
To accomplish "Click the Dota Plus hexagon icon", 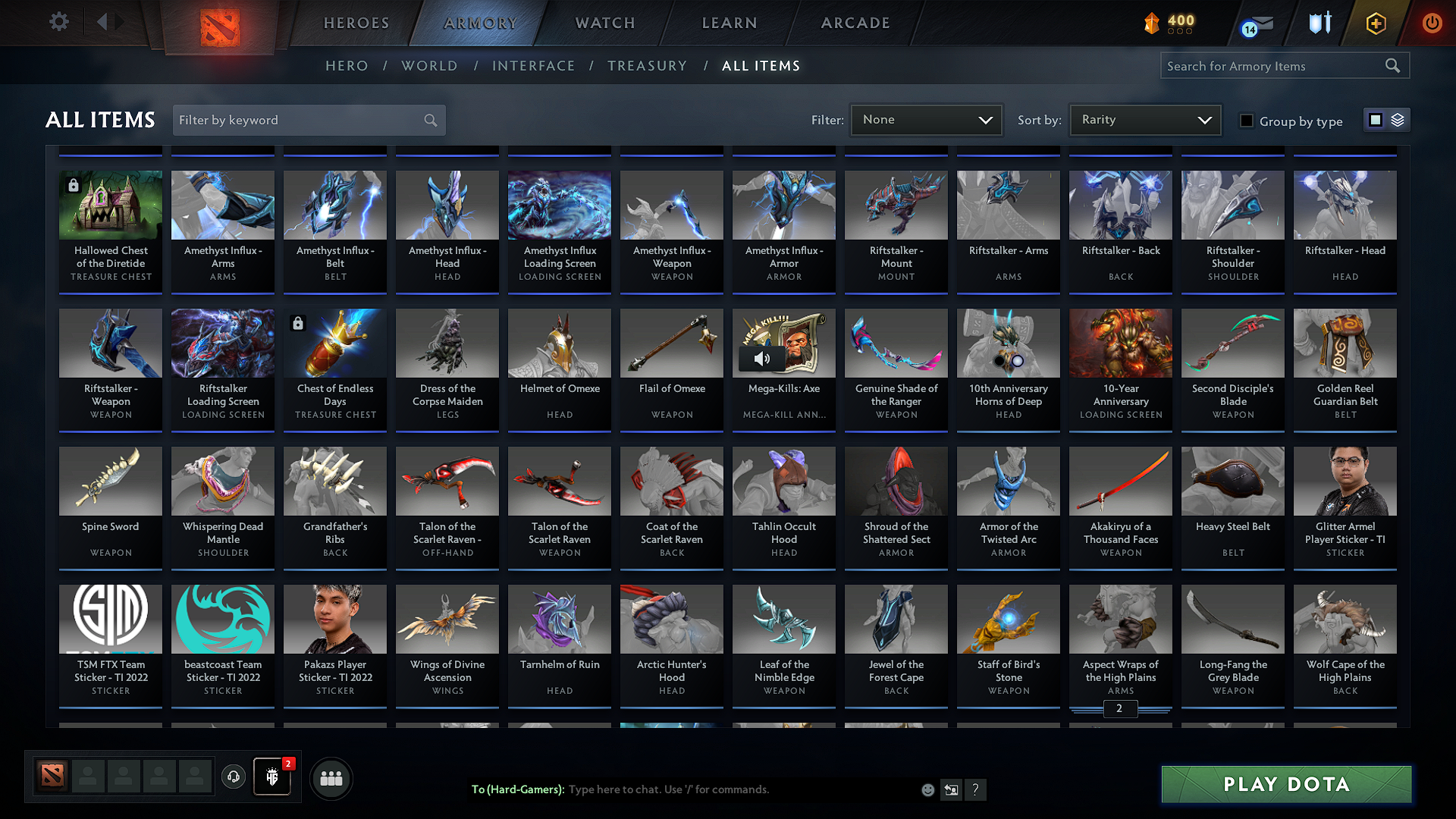I will coord(1375,24).
